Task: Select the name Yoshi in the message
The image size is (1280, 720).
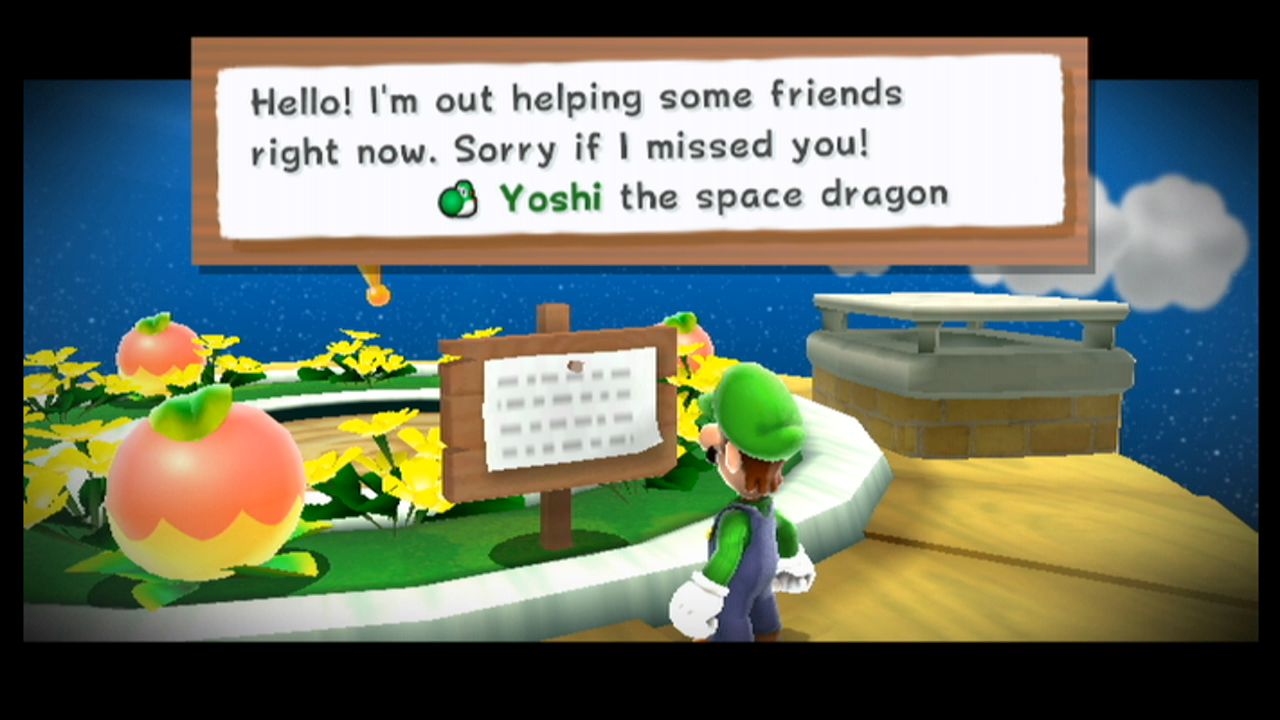Action: pyautogui.click(x=548, y=197)
